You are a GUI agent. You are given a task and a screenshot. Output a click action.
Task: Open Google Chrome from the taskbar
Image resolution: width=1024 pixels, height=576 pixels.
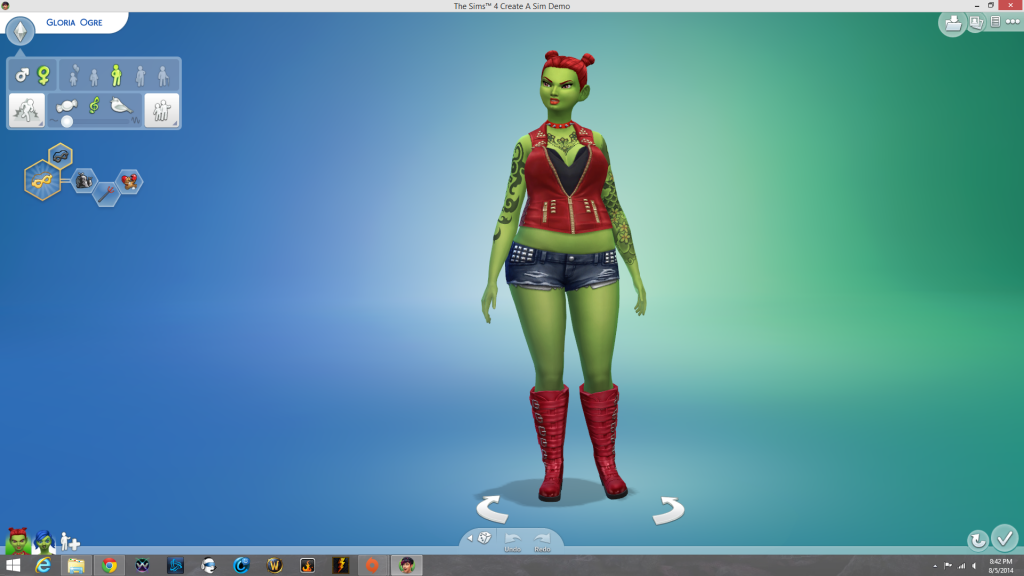109,565
